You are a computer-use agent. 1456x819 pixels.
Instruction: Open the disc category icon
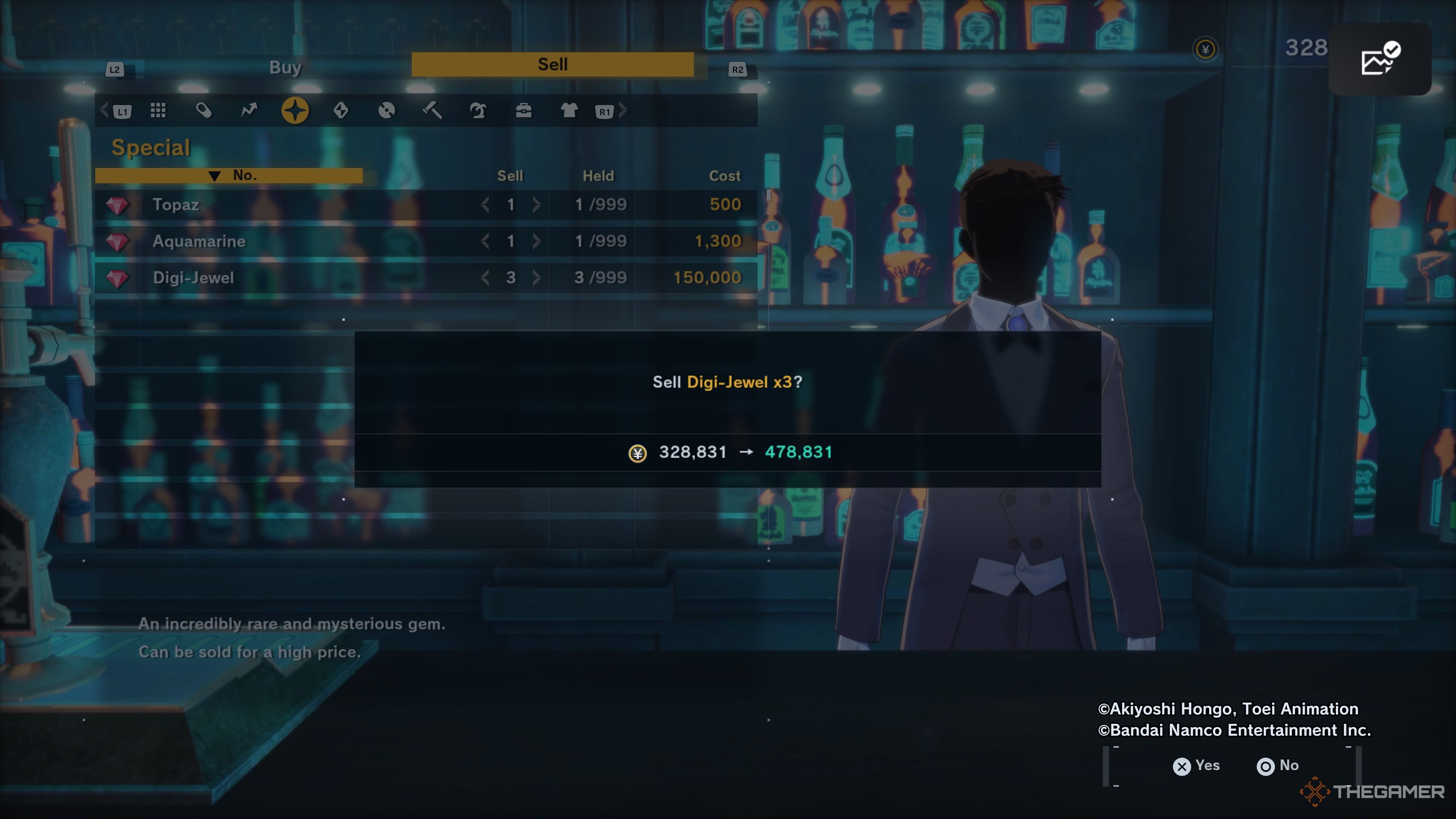pyautogui.click(x=387, y=110)
